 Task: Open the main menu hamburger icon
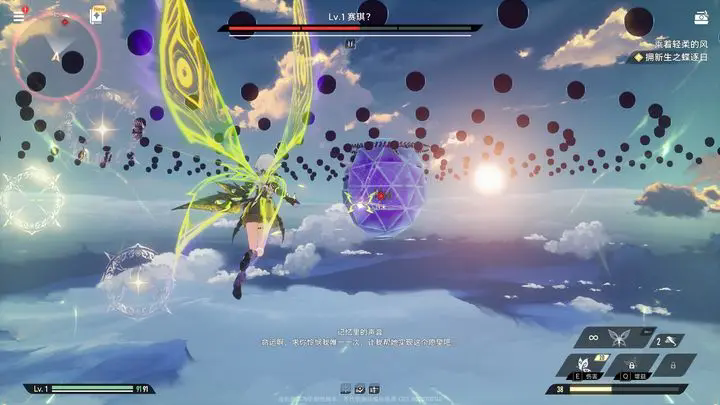coord(17,16)
